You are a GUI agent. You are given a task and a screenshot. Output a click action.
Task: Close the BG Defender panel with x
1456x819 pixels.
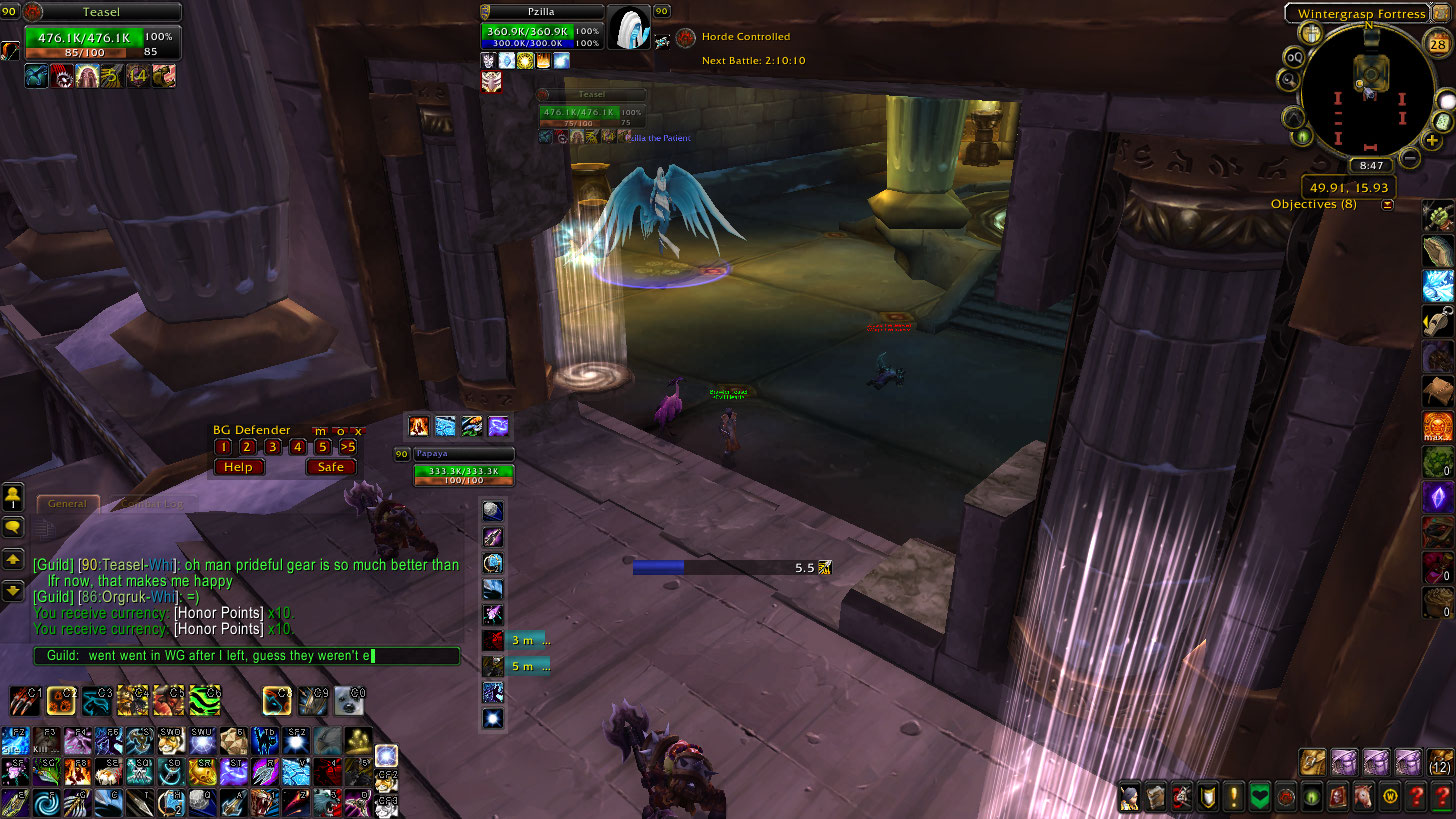[358, 431]
